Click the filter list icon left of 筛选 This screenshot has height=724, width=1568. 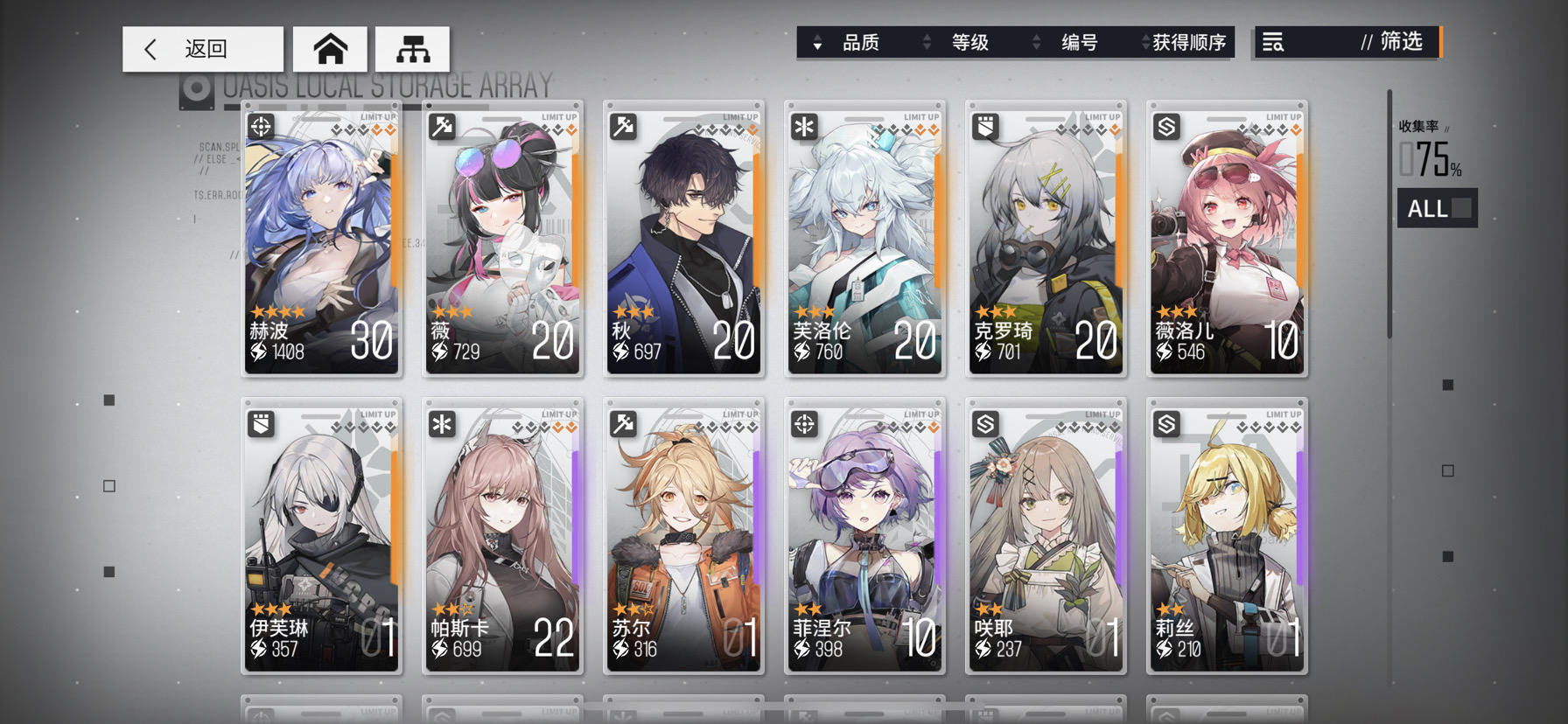pos(1274,42)
